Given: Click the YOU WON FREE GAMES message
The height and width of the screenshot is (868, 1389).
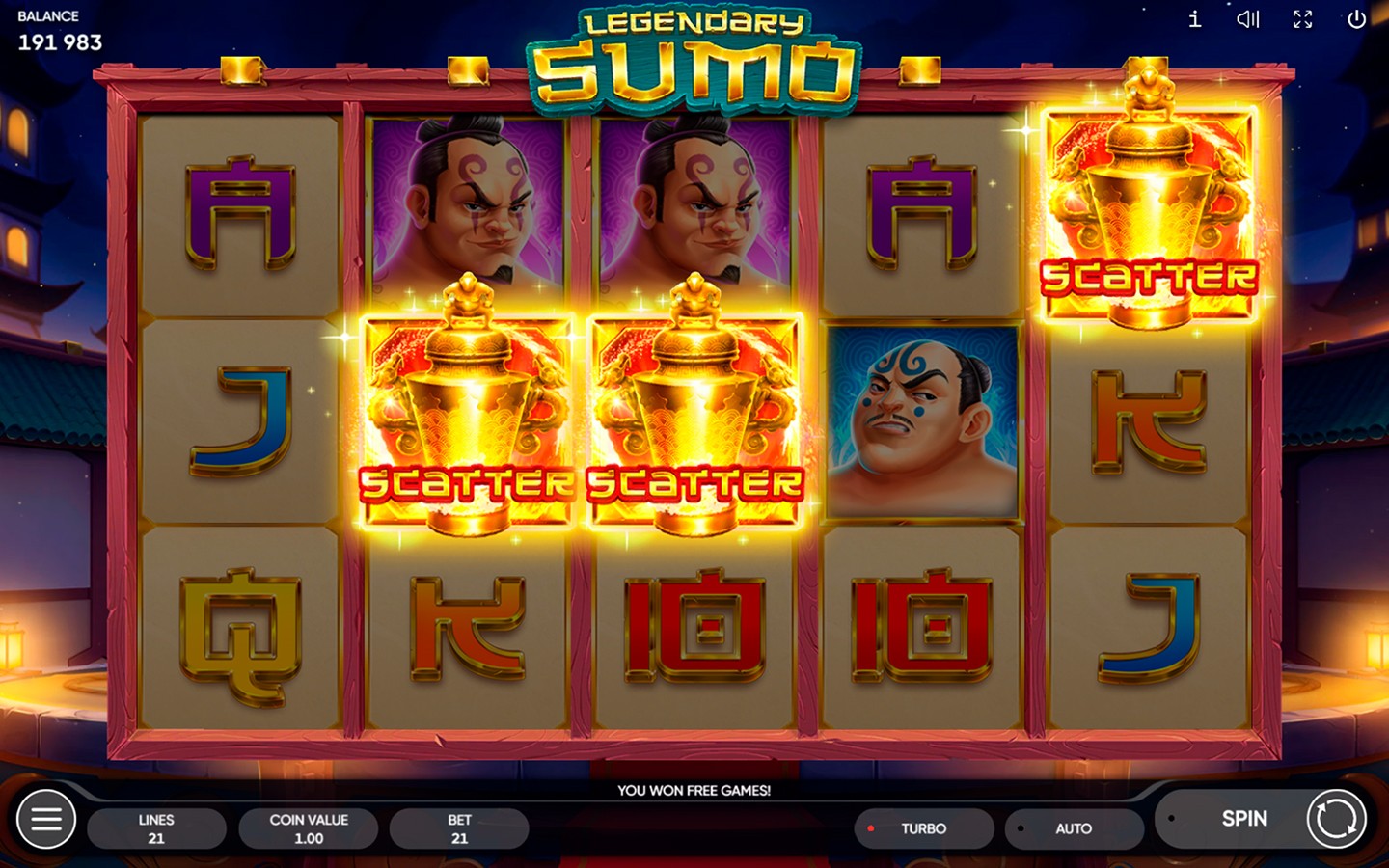Looking at the screenshot, I should tap(694, 790).
